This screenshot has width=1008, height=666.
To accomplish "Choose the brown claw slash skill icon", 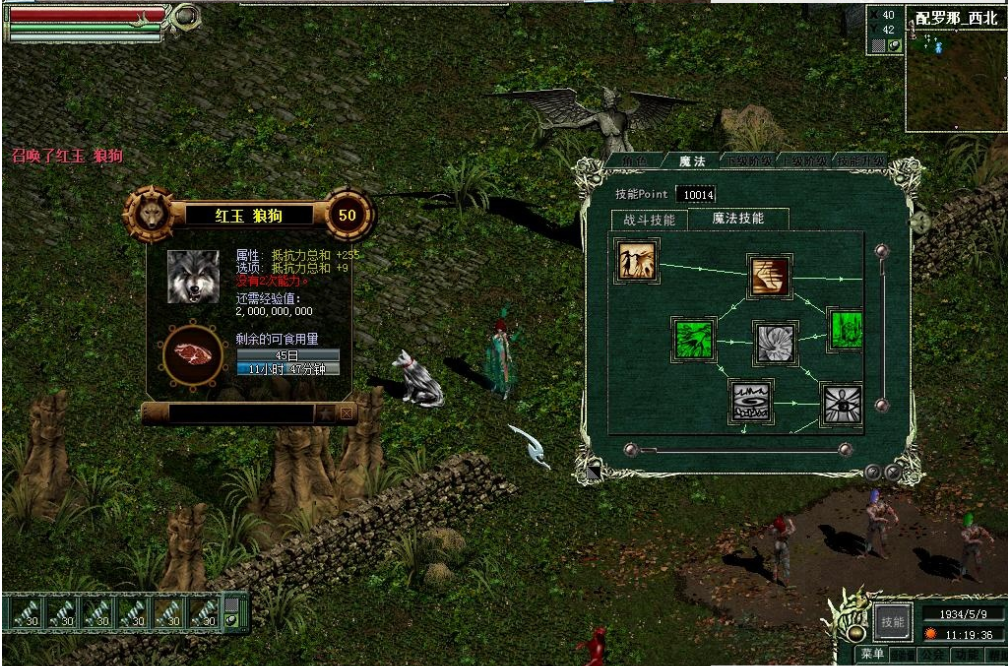I will (x=770, y=276).
